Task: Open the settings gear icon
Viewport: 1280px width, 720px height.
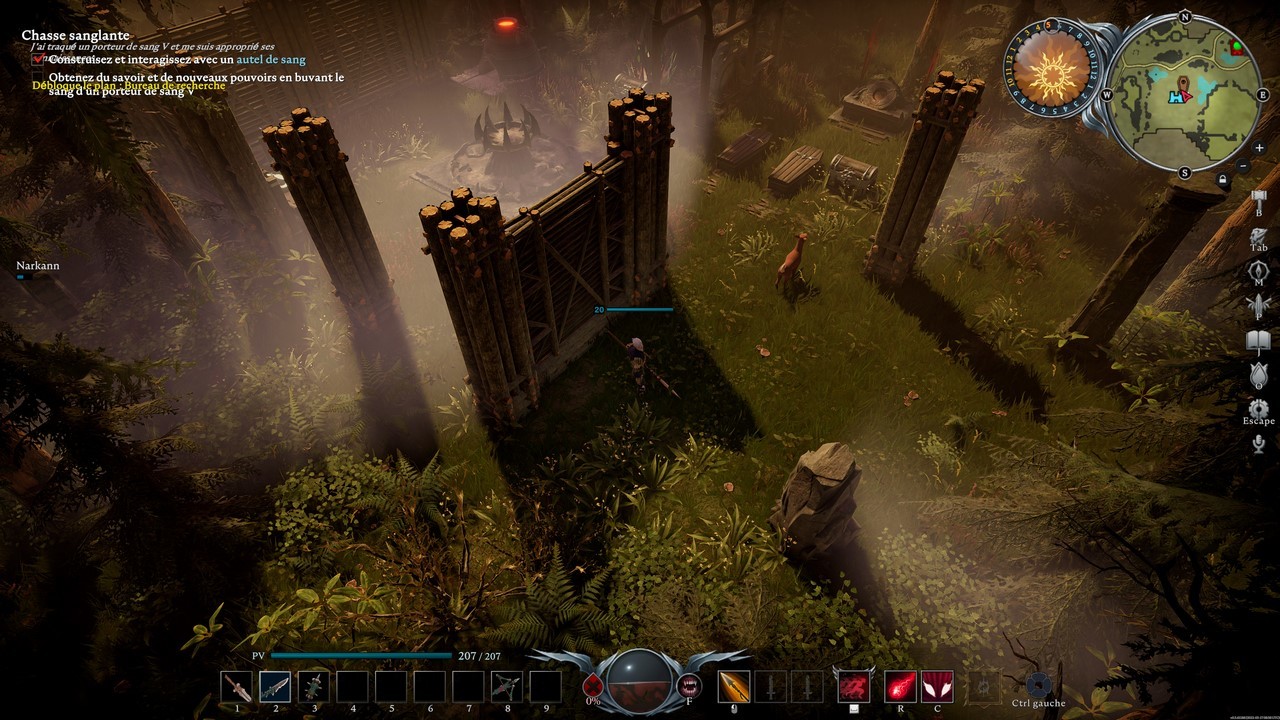Action: click(1259, 408)
